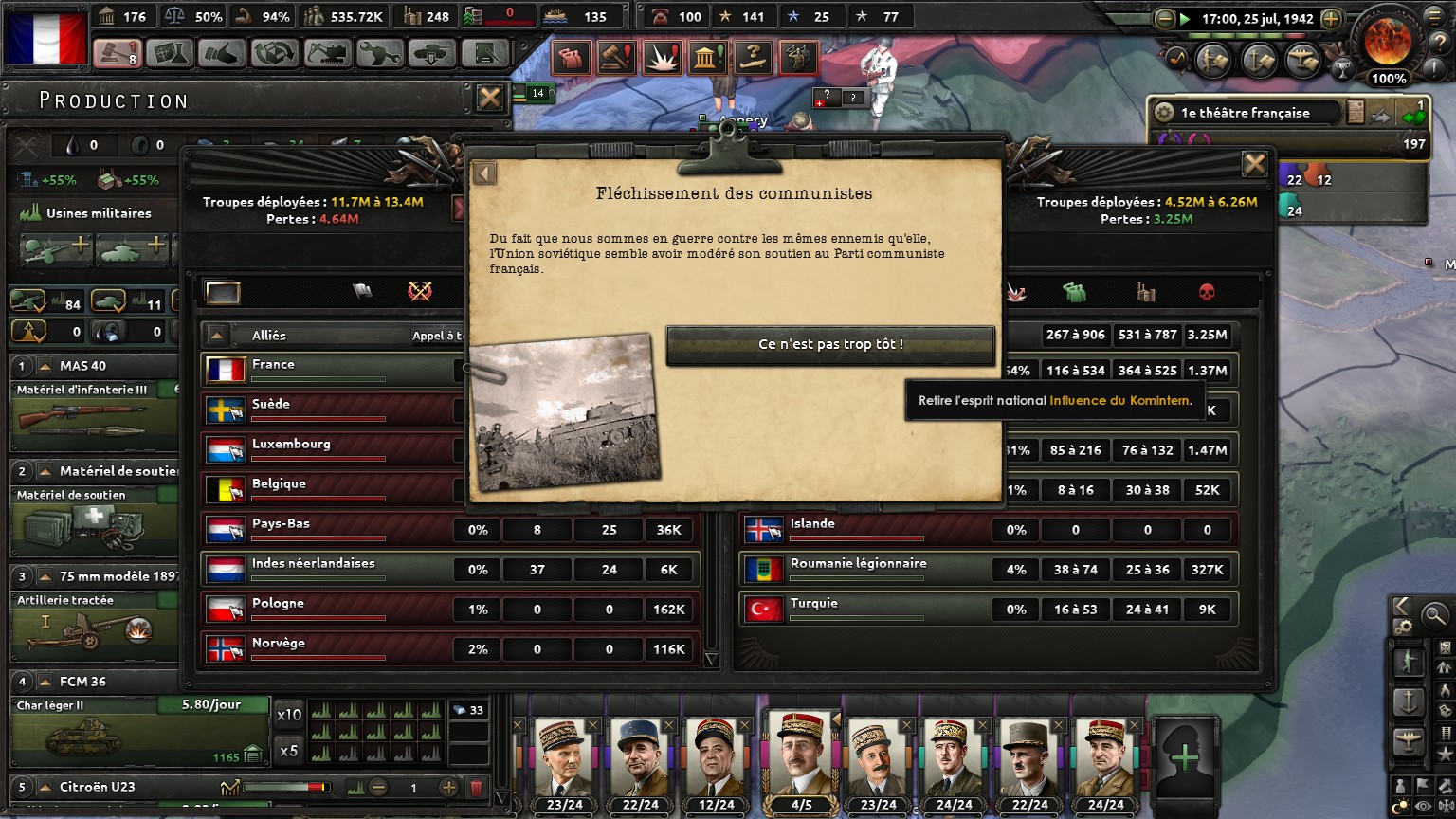Confirm event with "Ce n'est pas trop tôt !"
Screen dimensions: 1456x819
click(830, 345)
